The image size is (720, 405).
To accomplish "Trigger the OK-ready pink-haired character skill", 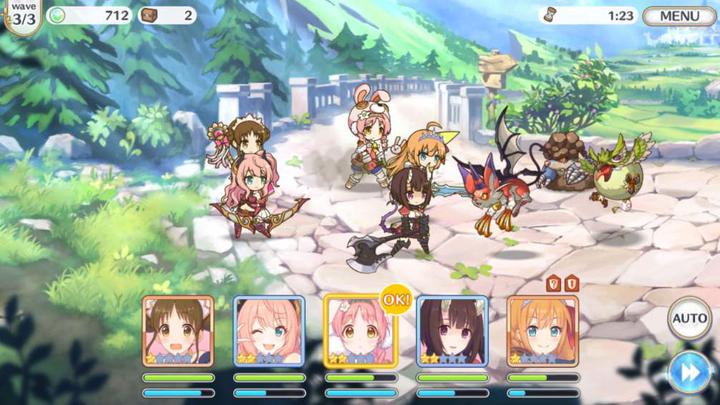I will tap(361, 331).
